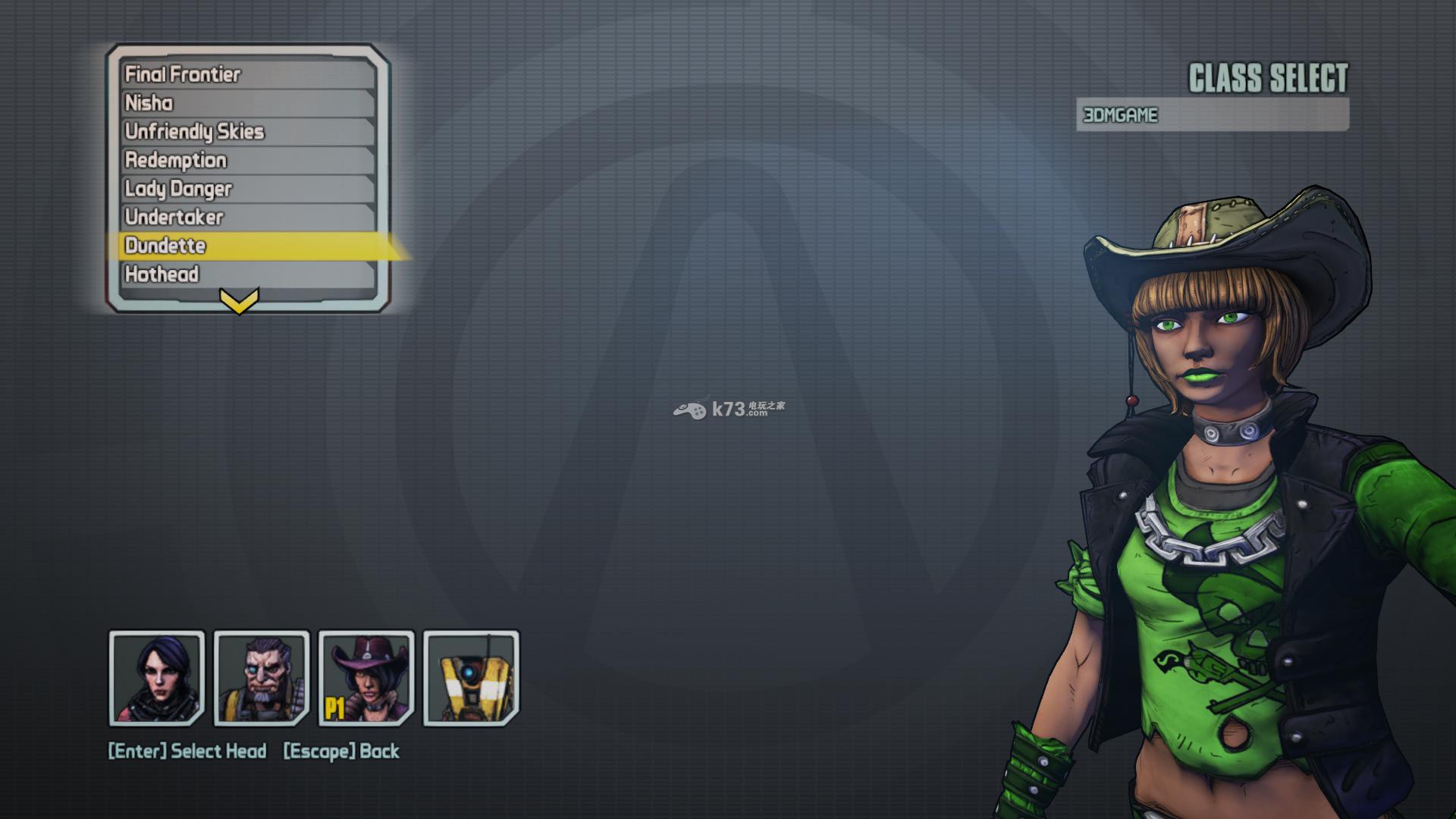Select Redemption in the head list

(x=249, y=160)
